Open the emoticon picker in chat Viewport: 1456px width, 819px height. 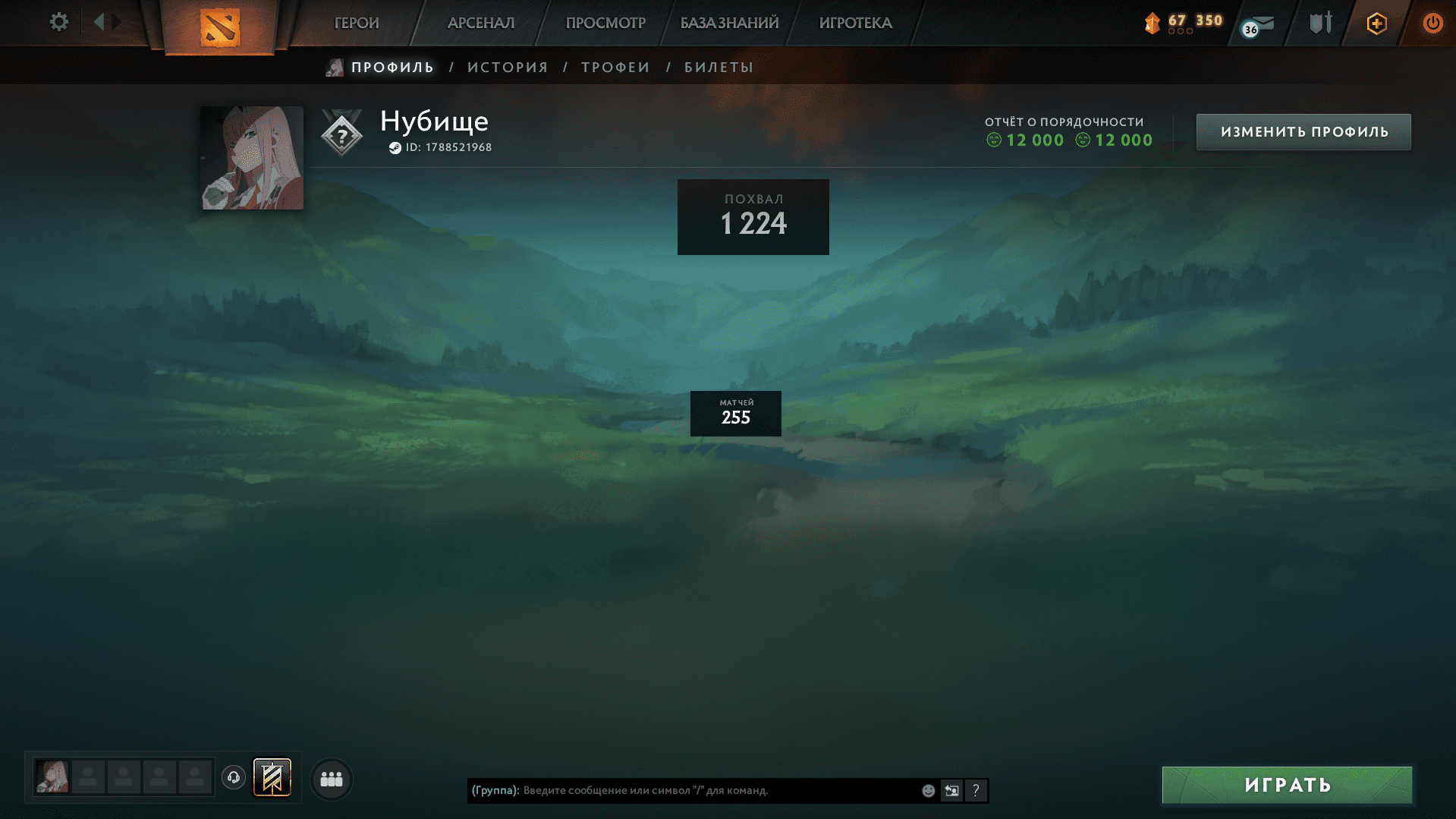928,790
